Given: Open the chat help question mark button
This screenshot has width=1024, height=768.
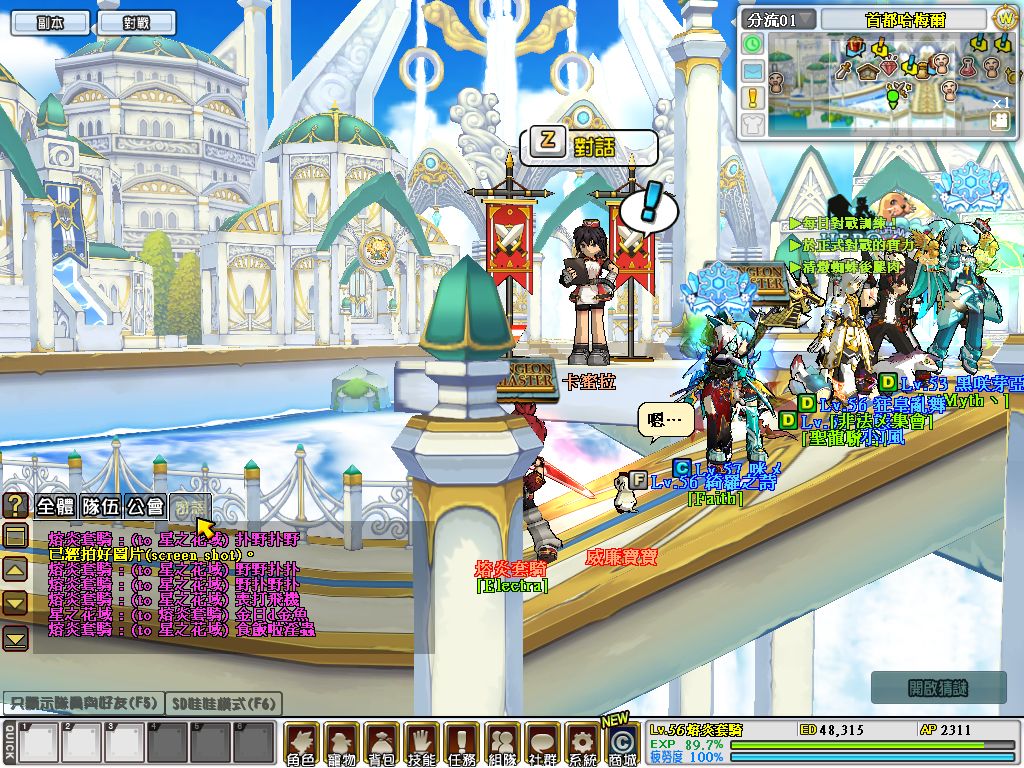Looking at the screenshot, I should coord(16,506).
